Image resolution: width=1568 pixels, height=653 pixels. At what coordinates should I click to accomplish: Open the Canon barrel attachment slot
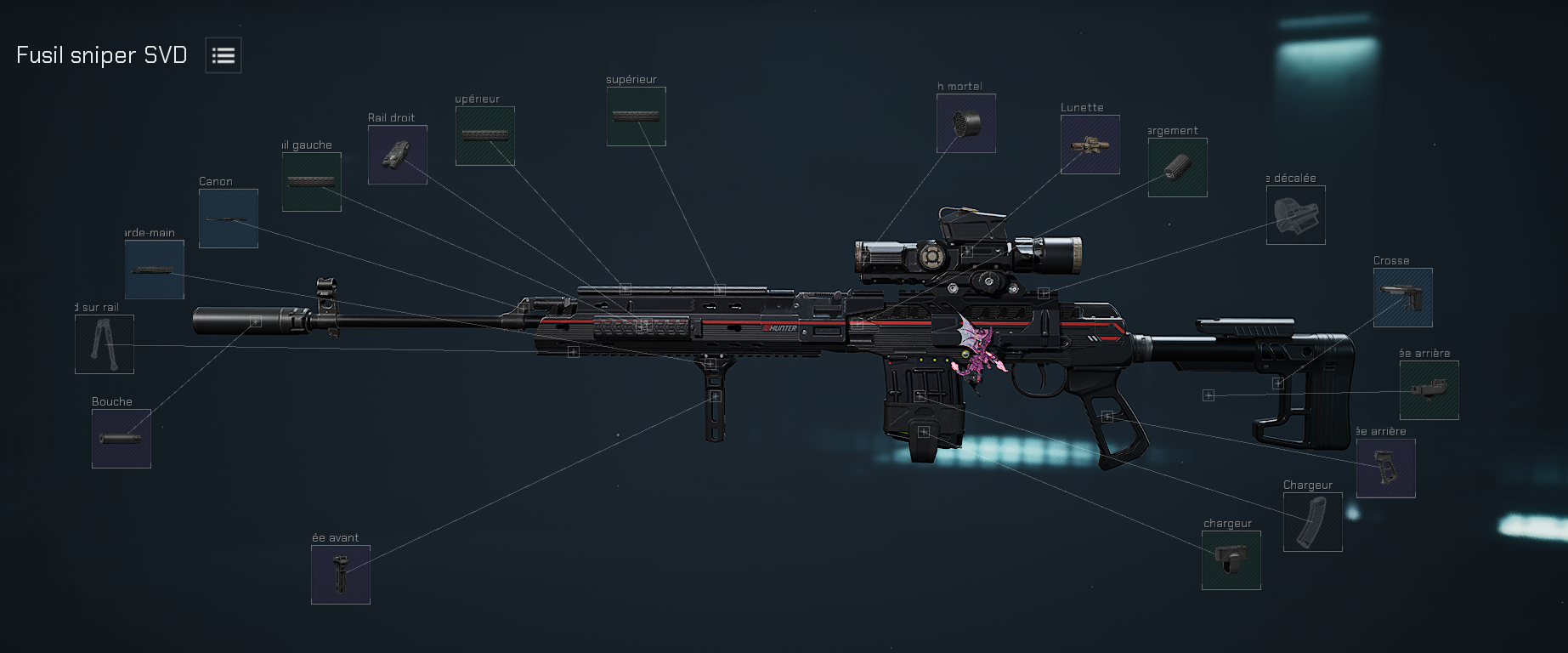(228, 218)
